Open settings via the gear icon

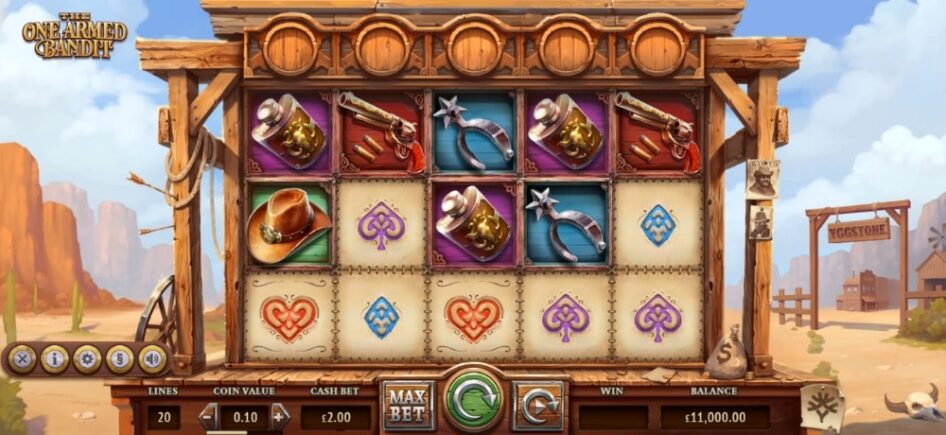(87, 358)
